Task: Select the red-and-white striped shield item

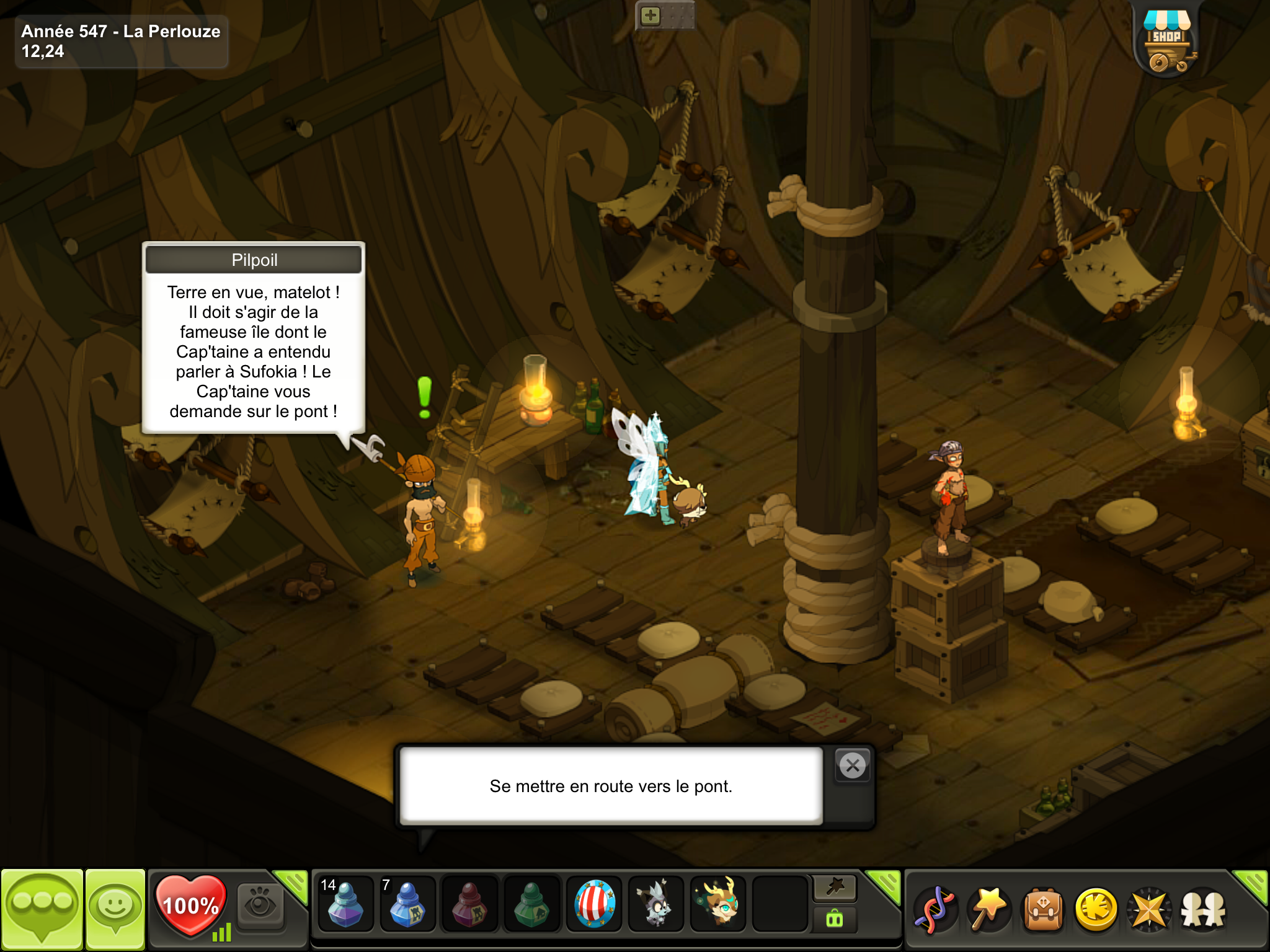Action: pos(594,905)
